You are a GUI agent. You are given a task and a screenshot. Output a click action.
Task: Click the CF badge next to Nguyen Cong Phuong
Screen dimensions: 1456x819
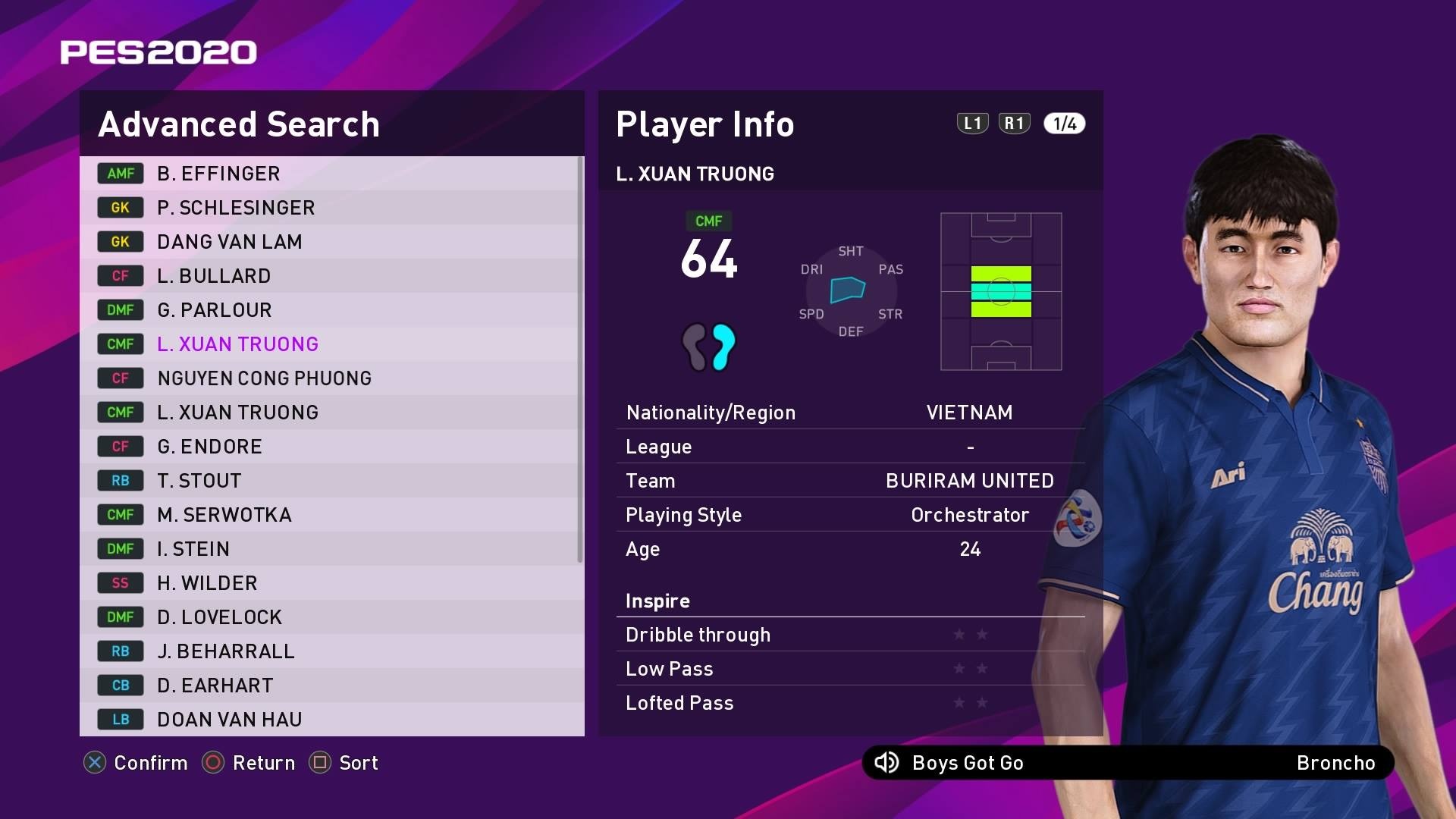(120, 378)
